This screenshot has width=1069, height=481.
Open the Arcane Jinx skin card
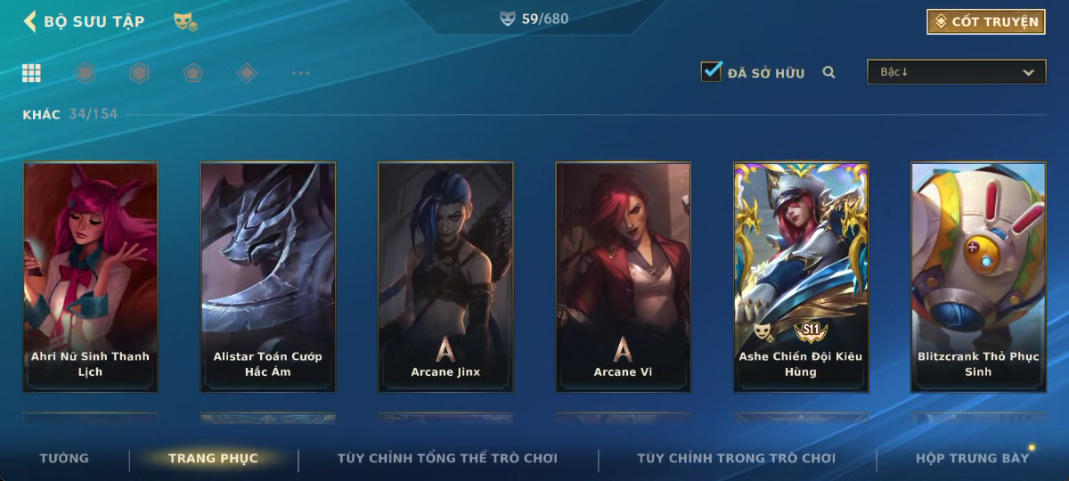pos(445,276)
